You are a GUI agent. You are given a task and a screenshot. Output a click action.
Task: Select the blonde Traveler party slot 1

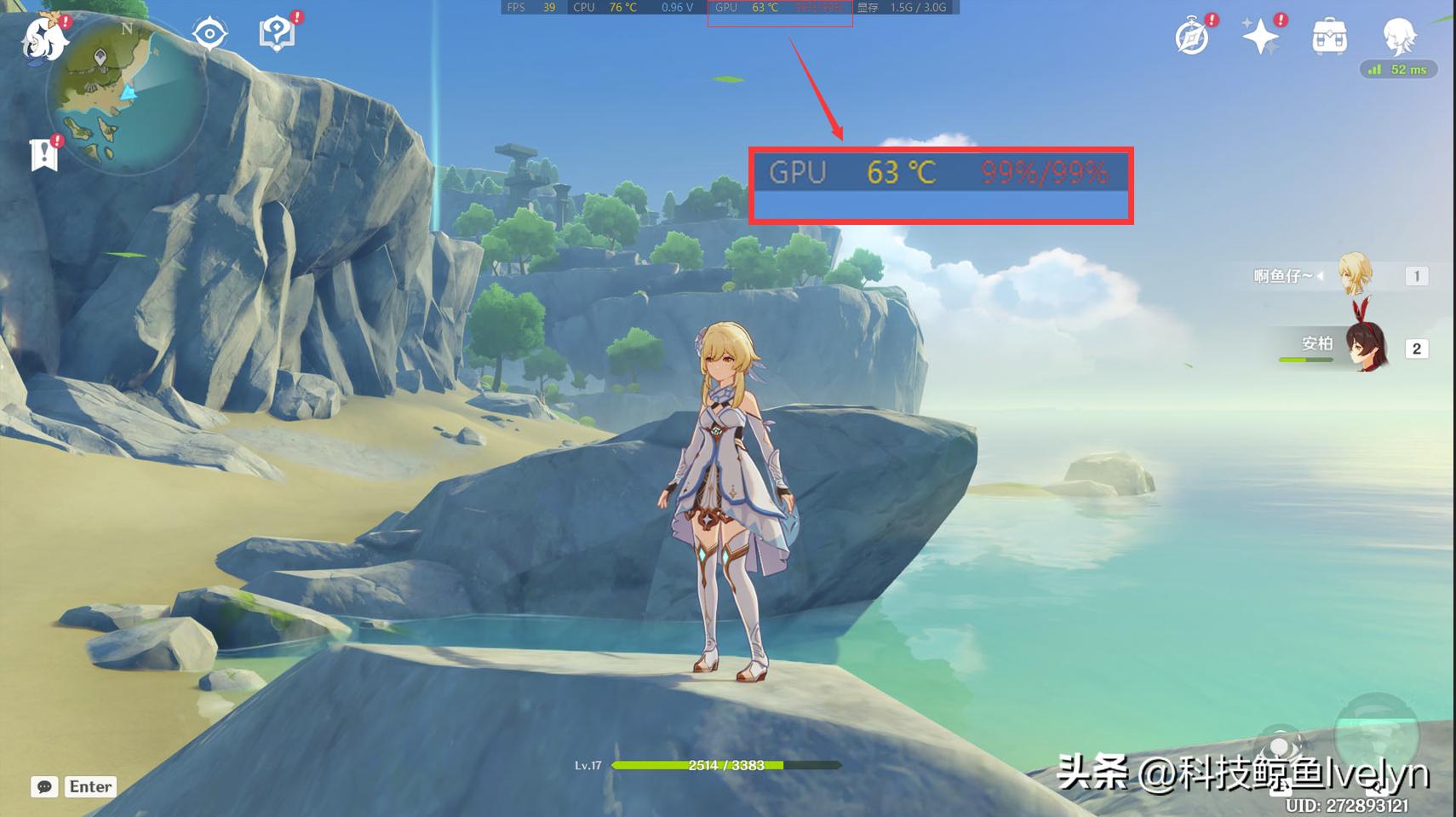[x=1356, y=275]
